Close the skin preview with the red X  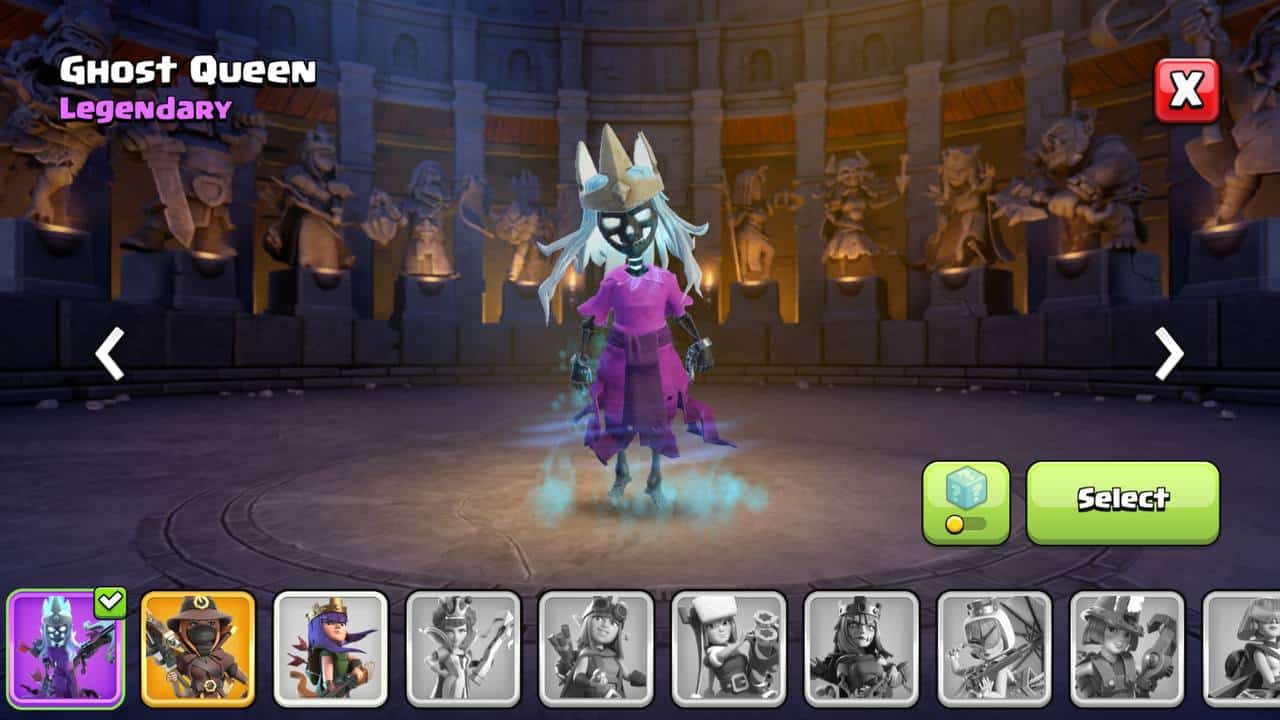tap(1187, 90)
